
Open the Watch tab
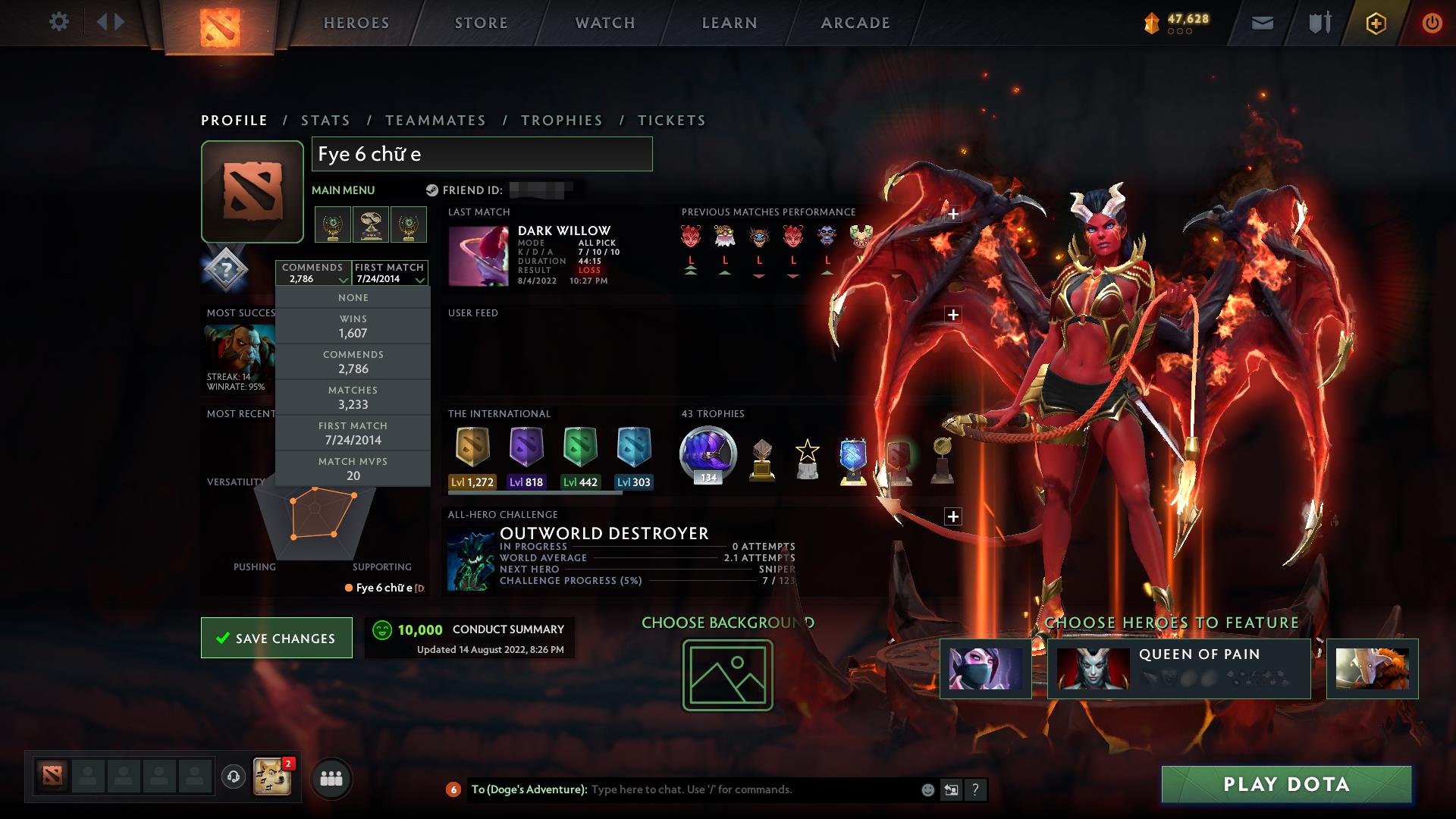tap(605, 23)
